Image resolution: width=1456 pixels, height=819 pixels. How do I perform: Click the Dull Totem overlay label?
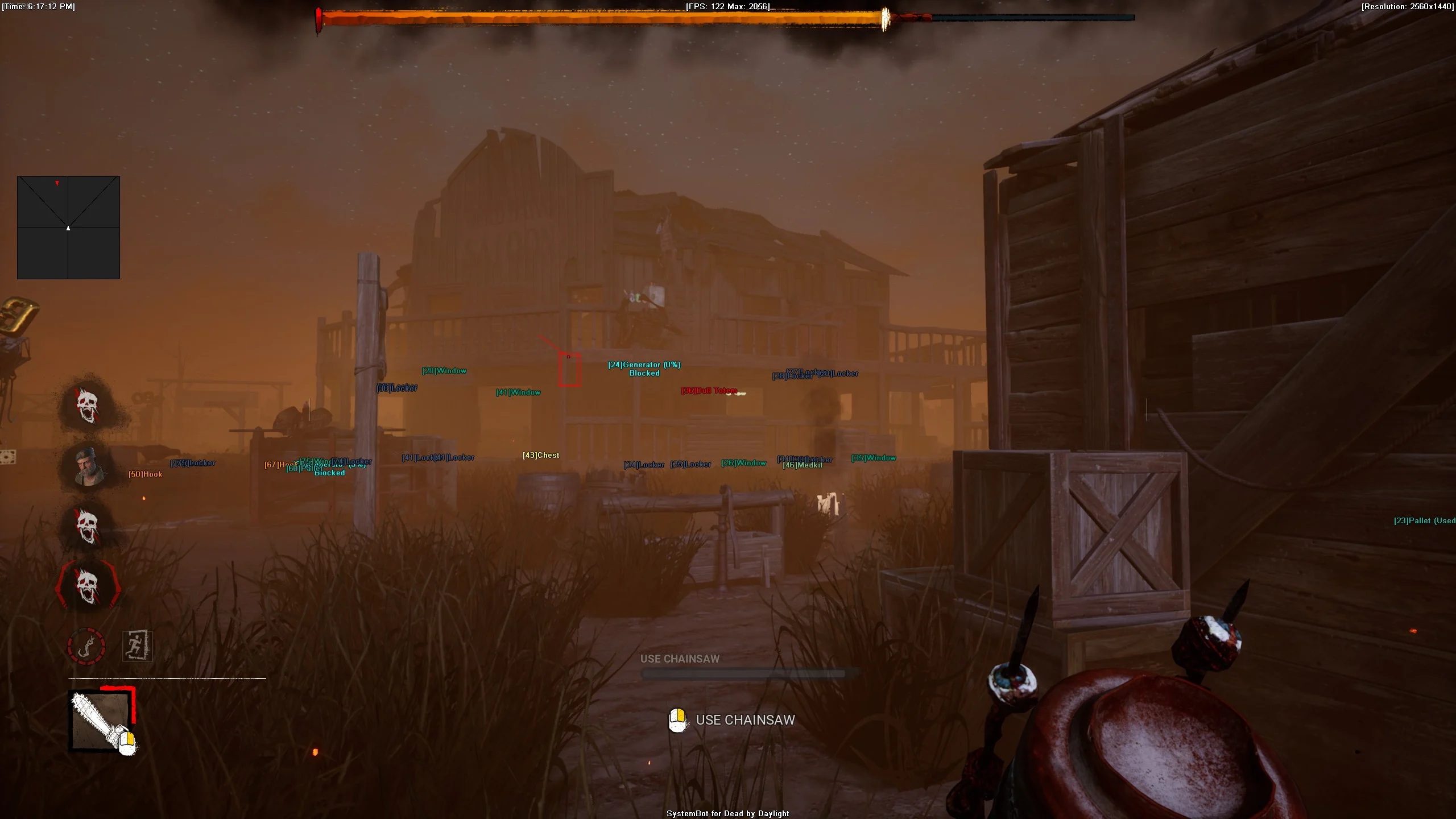click(x=709, y=391)
